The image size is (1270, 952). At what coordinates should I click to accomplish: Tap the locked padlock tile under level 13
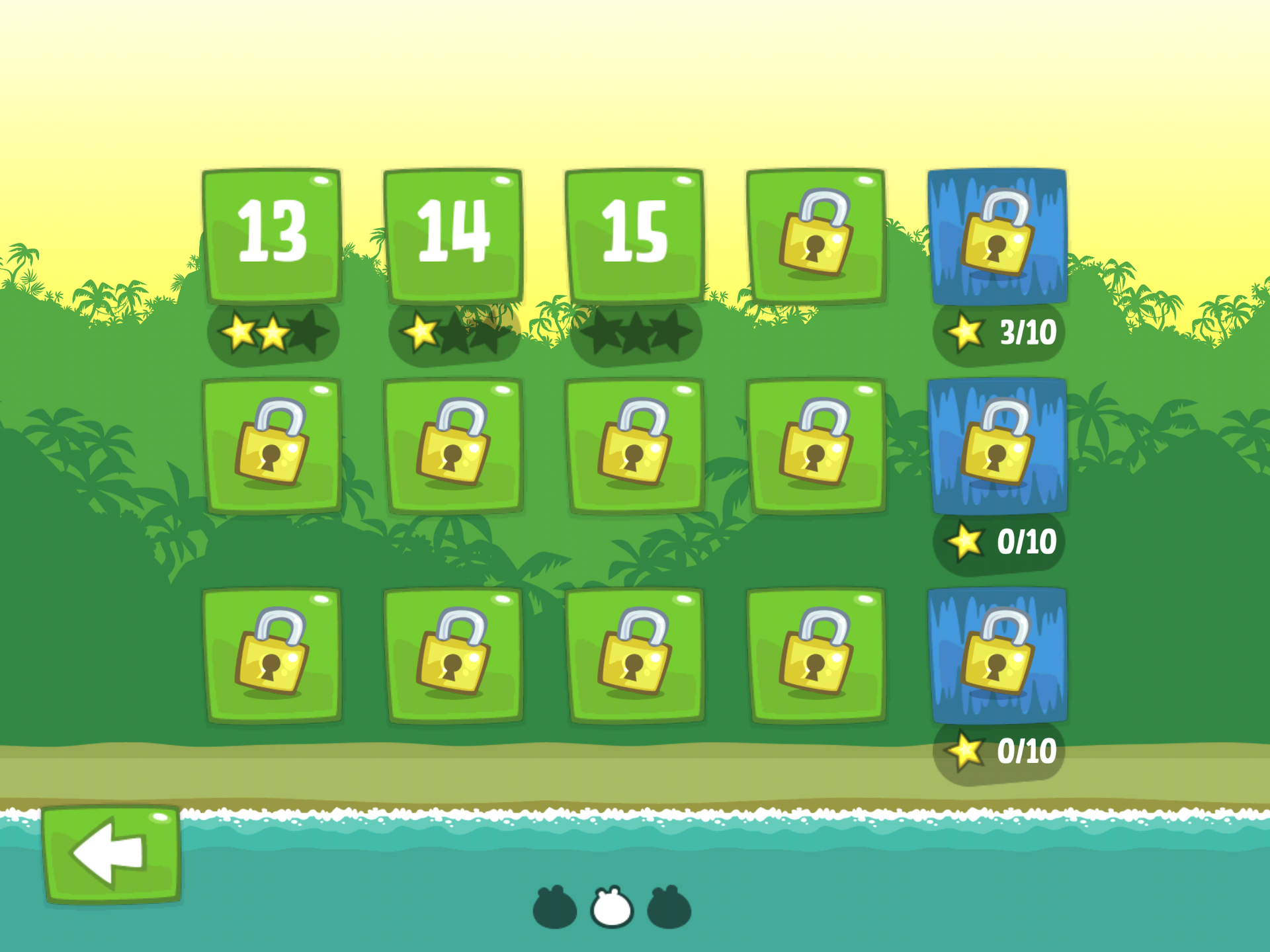coord(273,654)
